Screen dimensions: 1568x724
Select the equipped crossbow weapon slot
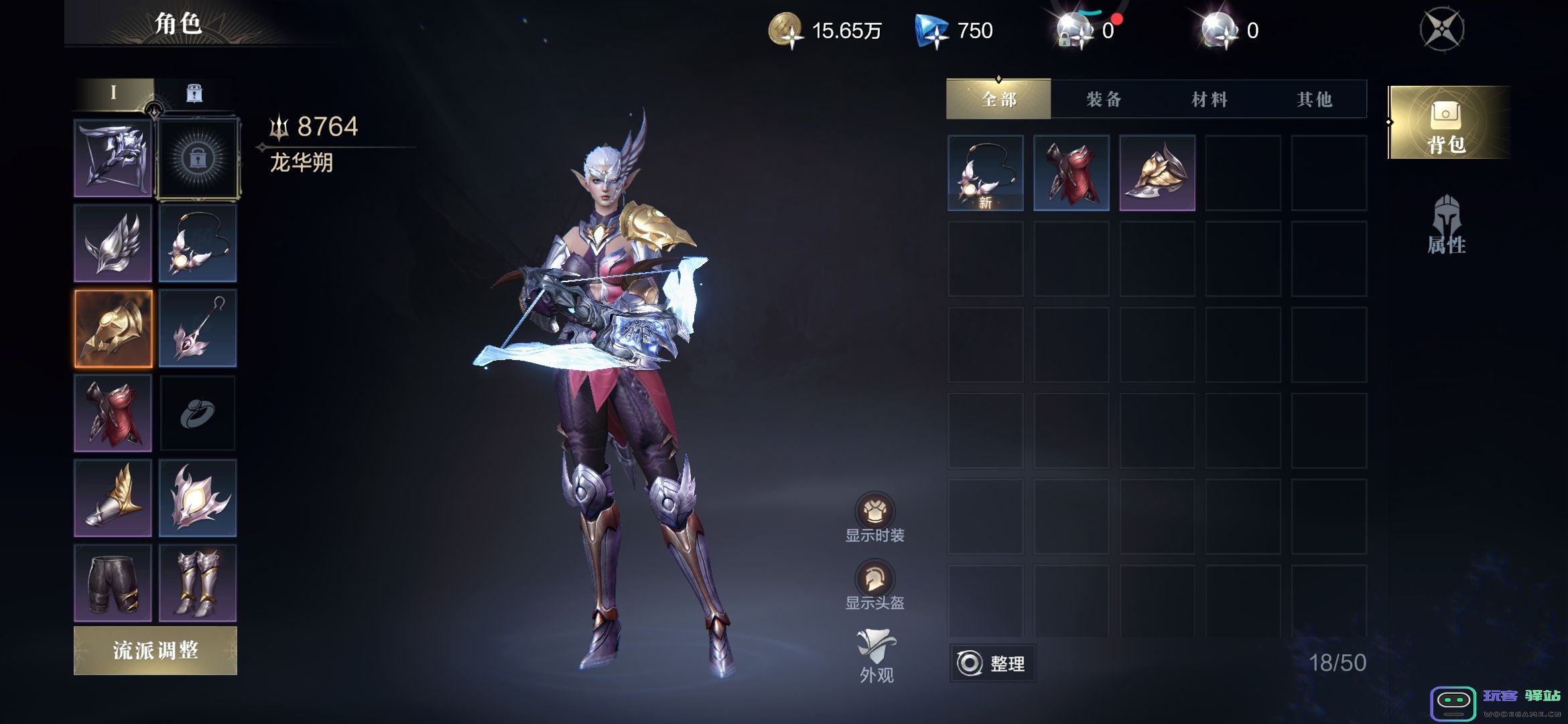(113, 158)
